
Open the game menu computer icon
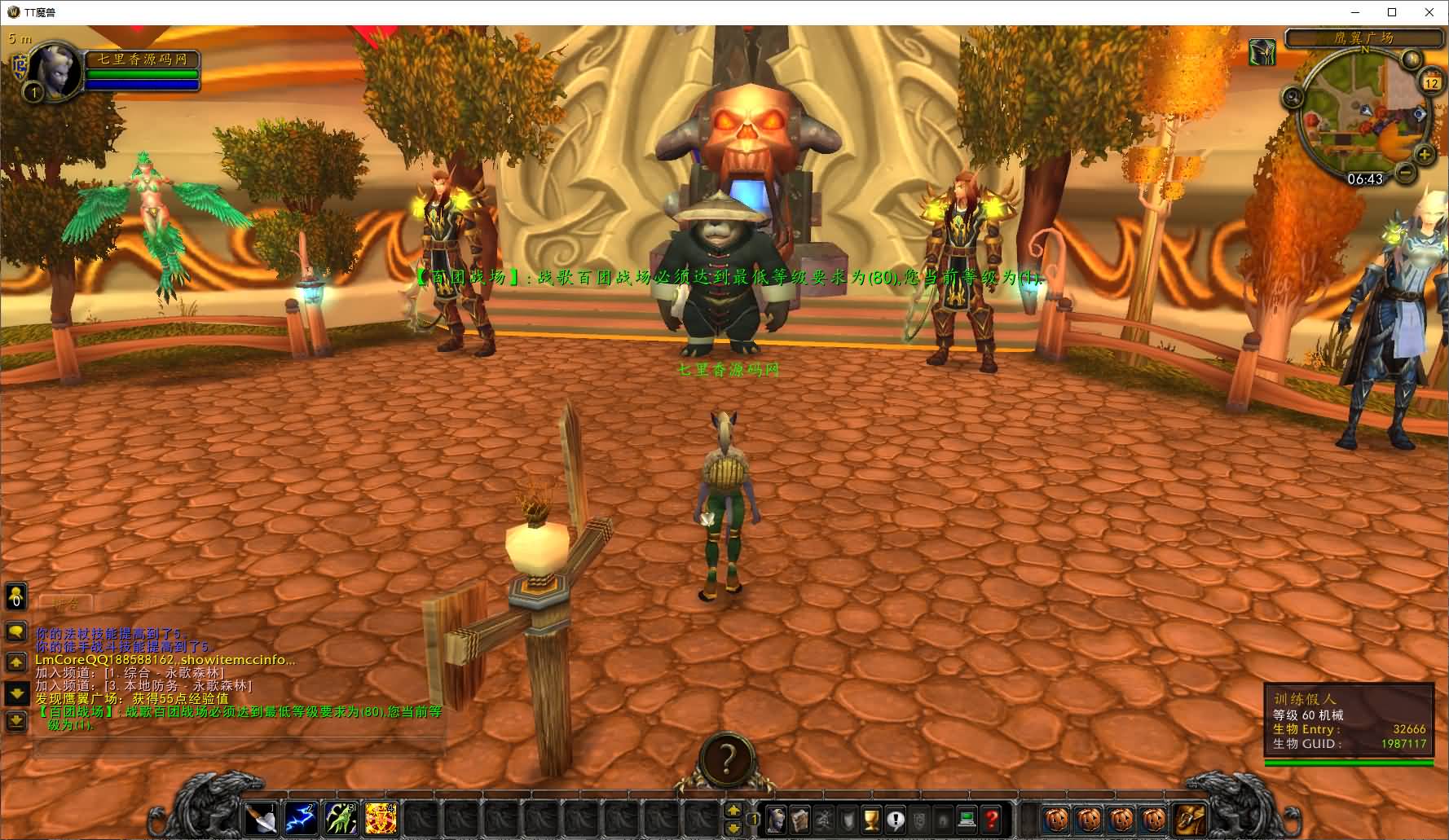point(967,819)
